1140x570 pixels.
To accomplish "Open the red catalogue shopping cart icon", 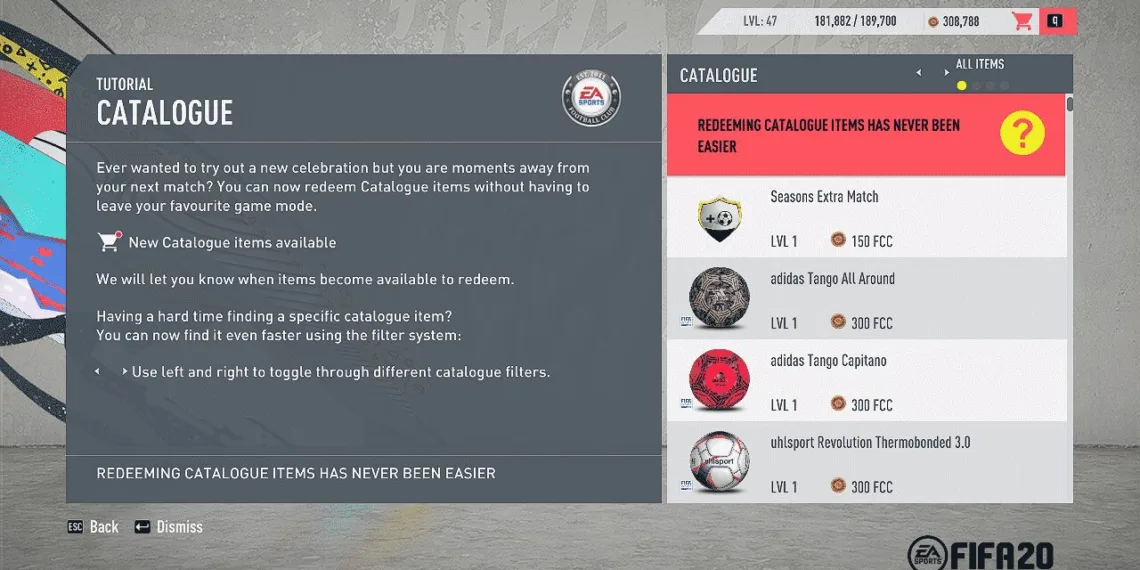I will coord(1022,21).
